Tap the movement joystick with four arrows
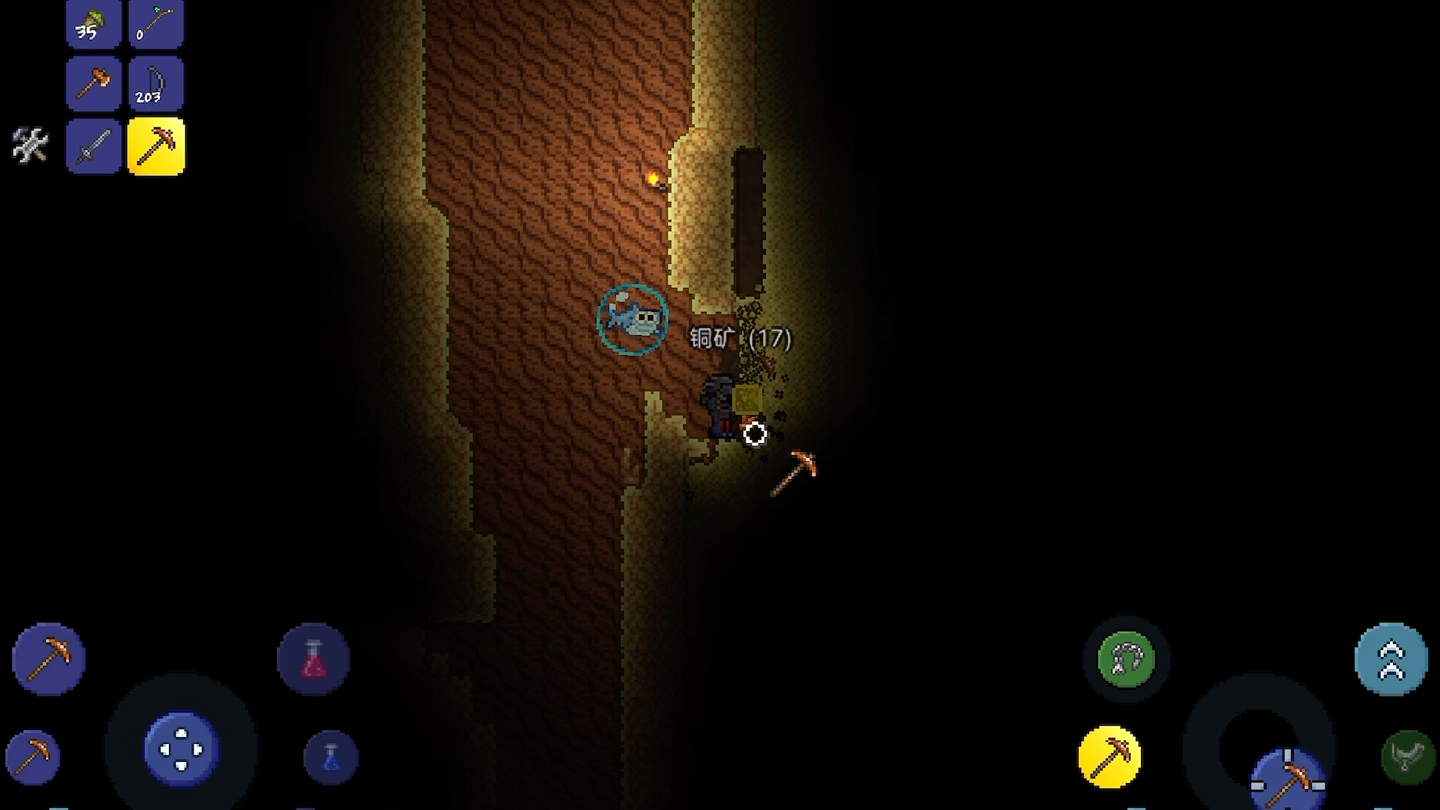 (x=181, y=749)
